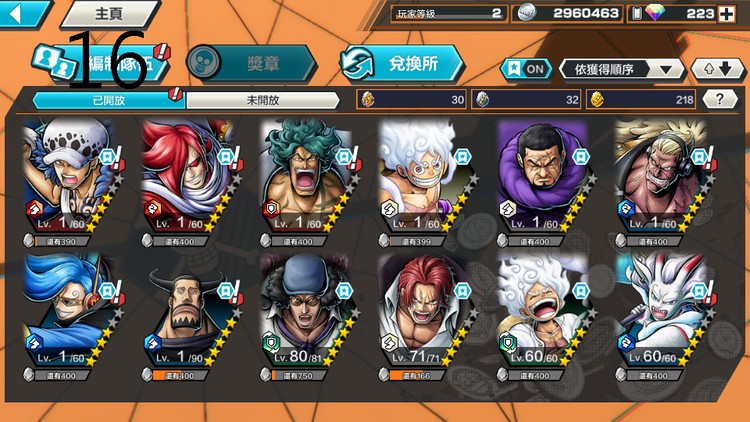
Task: Open the 編制隊伍 team formation menu
Action: coord(100,62)
